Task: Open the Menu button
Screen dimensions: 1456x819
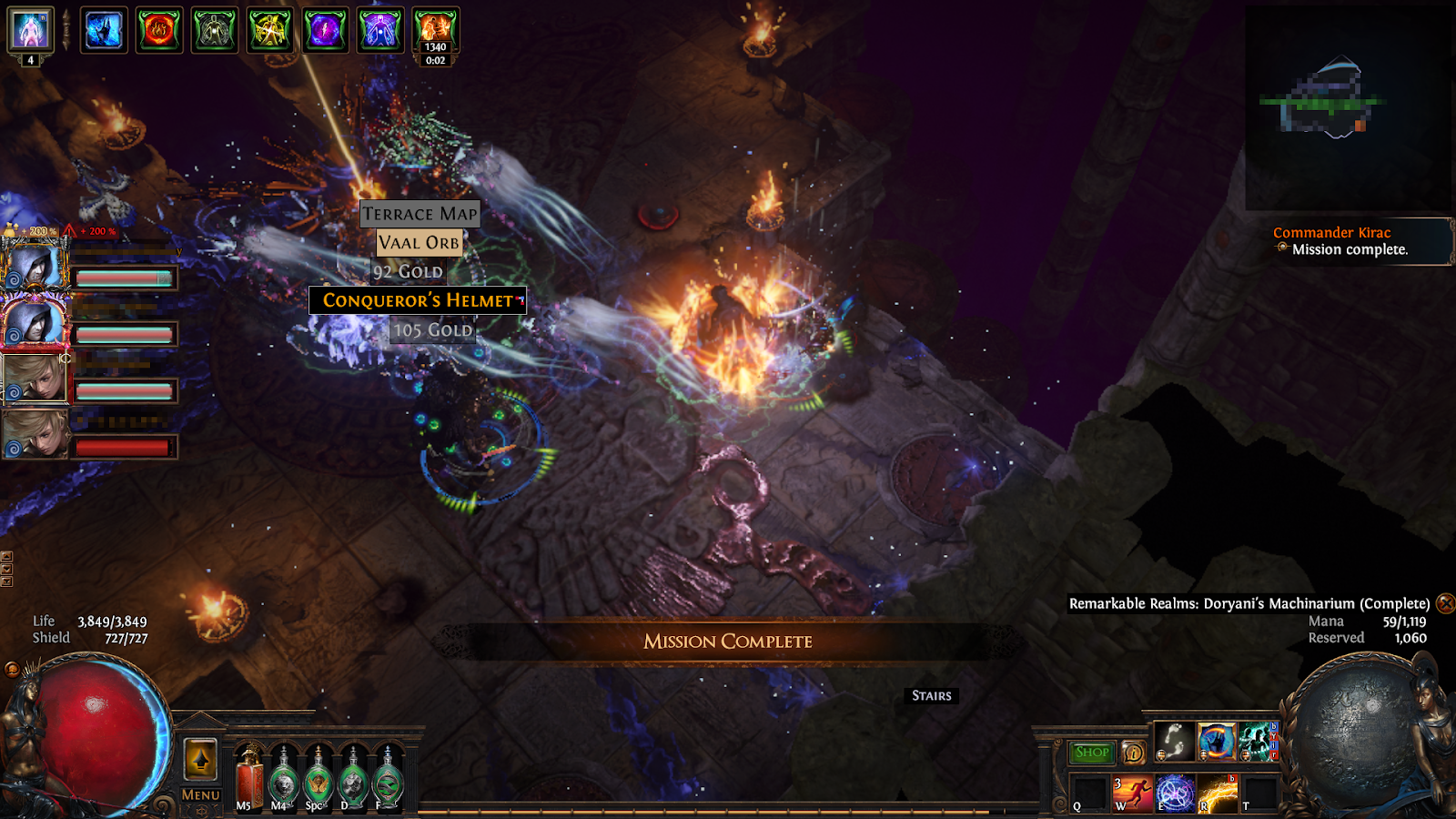Action: (x=200, y=794)
